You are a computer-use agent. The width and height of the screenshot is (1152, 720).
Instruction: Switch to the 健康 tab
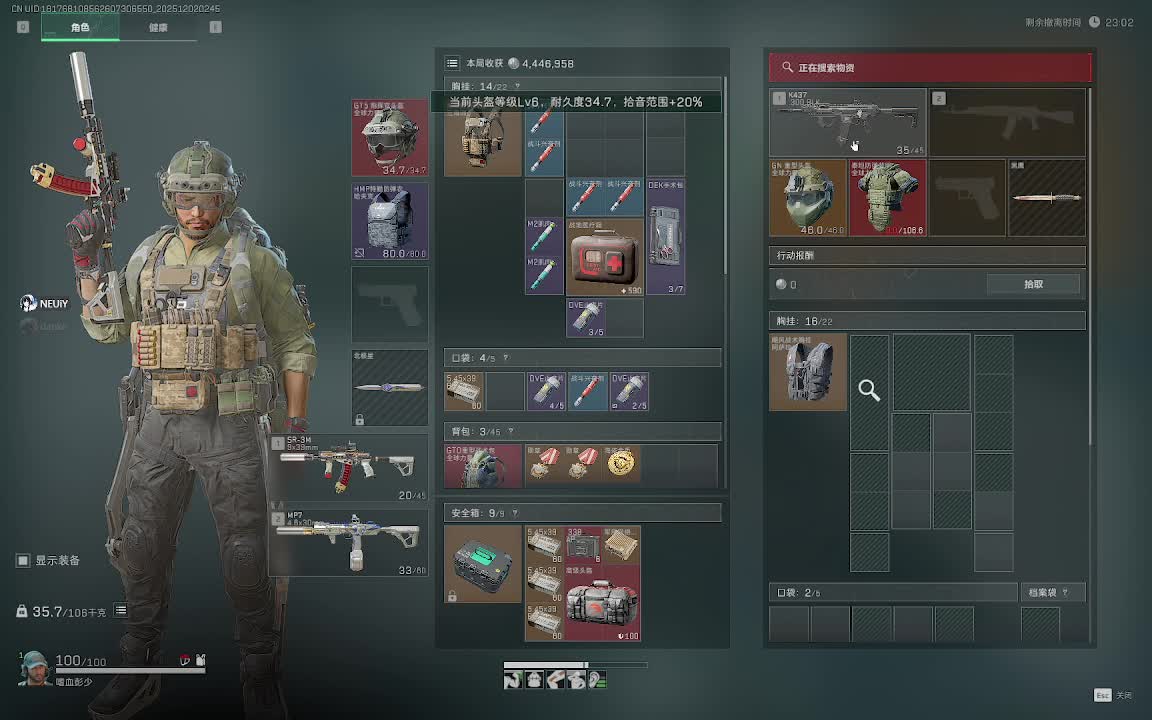coord(158,28)
